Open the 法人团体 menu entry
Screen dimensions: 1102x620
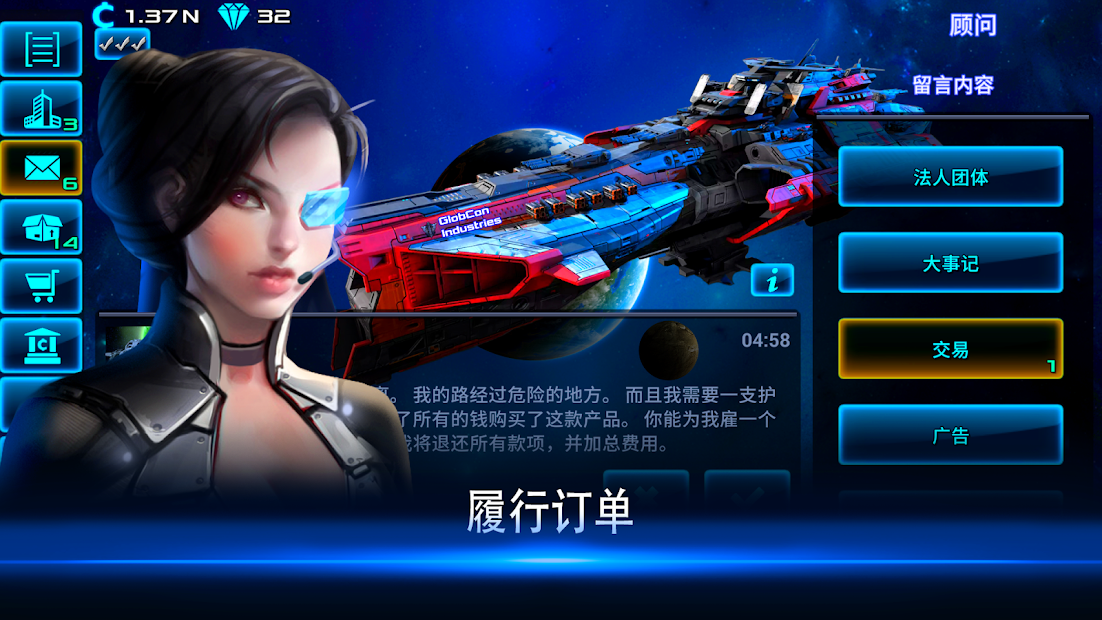(x=950, y=177)
